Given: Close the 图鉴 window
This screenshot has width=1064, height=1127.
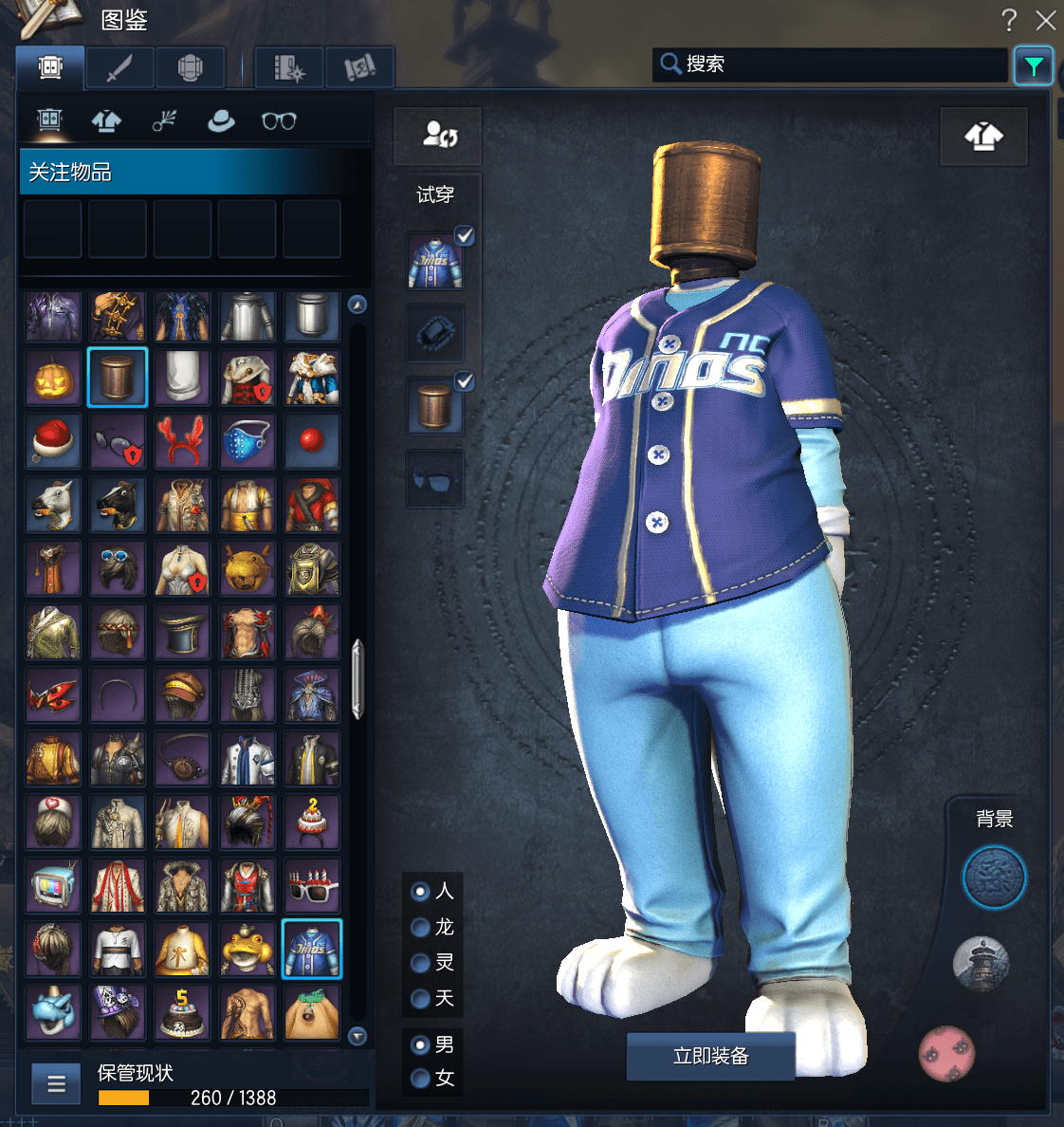Looking at the screenshot, I should (1045, 20).
